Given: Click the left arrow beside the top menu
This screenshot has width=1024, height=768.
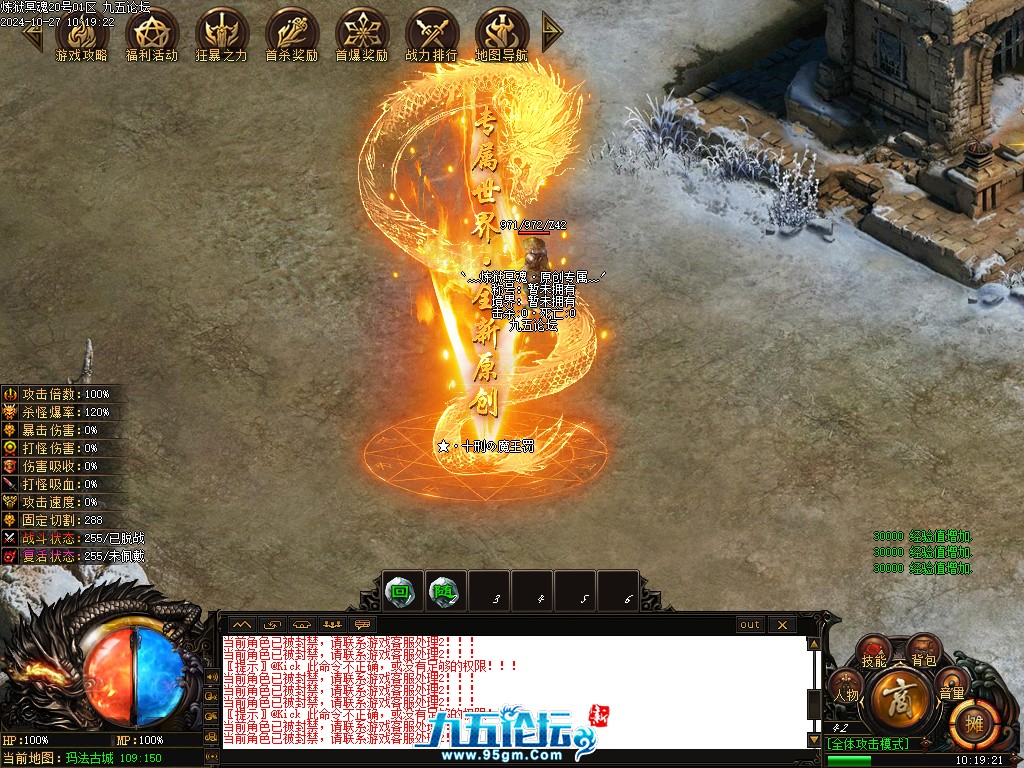Looking at the screenshot, I should point(33,34).
